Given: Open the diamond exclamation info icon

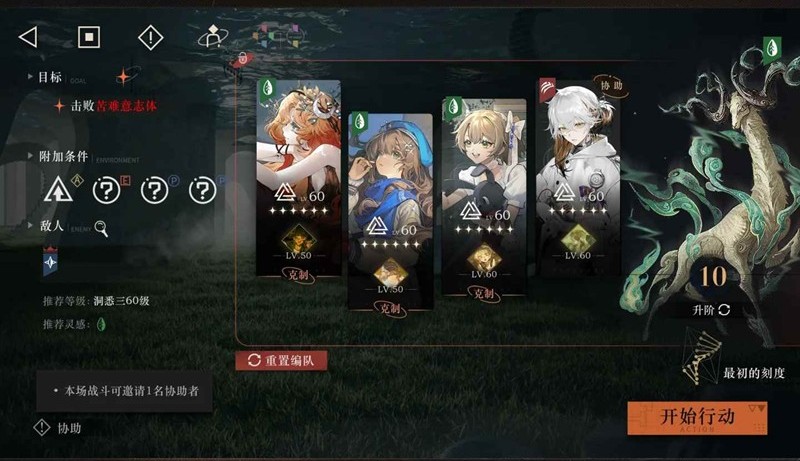Looking at the screenshot, I should coord(150,37).
